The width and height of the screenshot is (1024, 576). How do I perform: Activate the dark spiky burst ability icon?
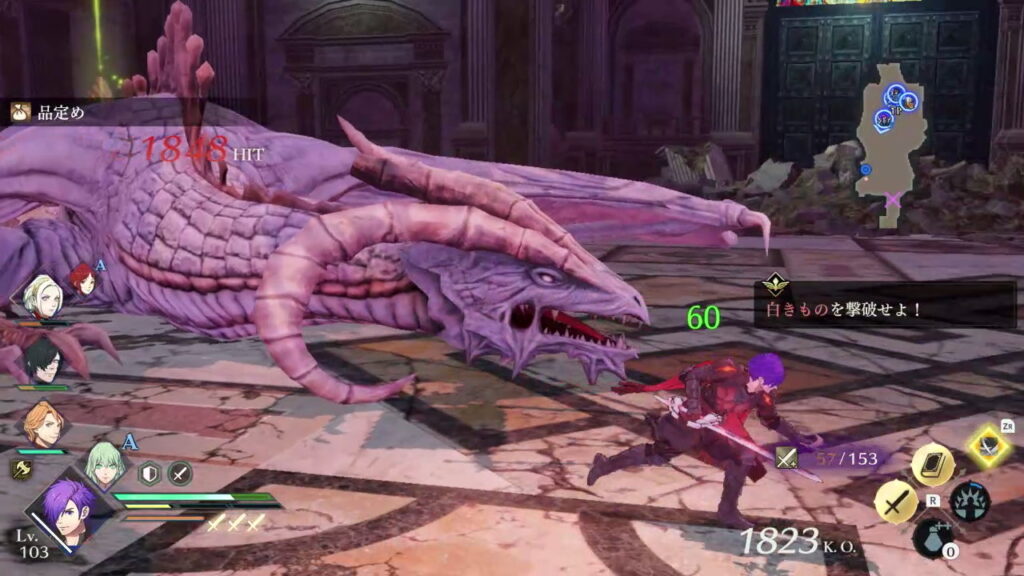point(970,502)
